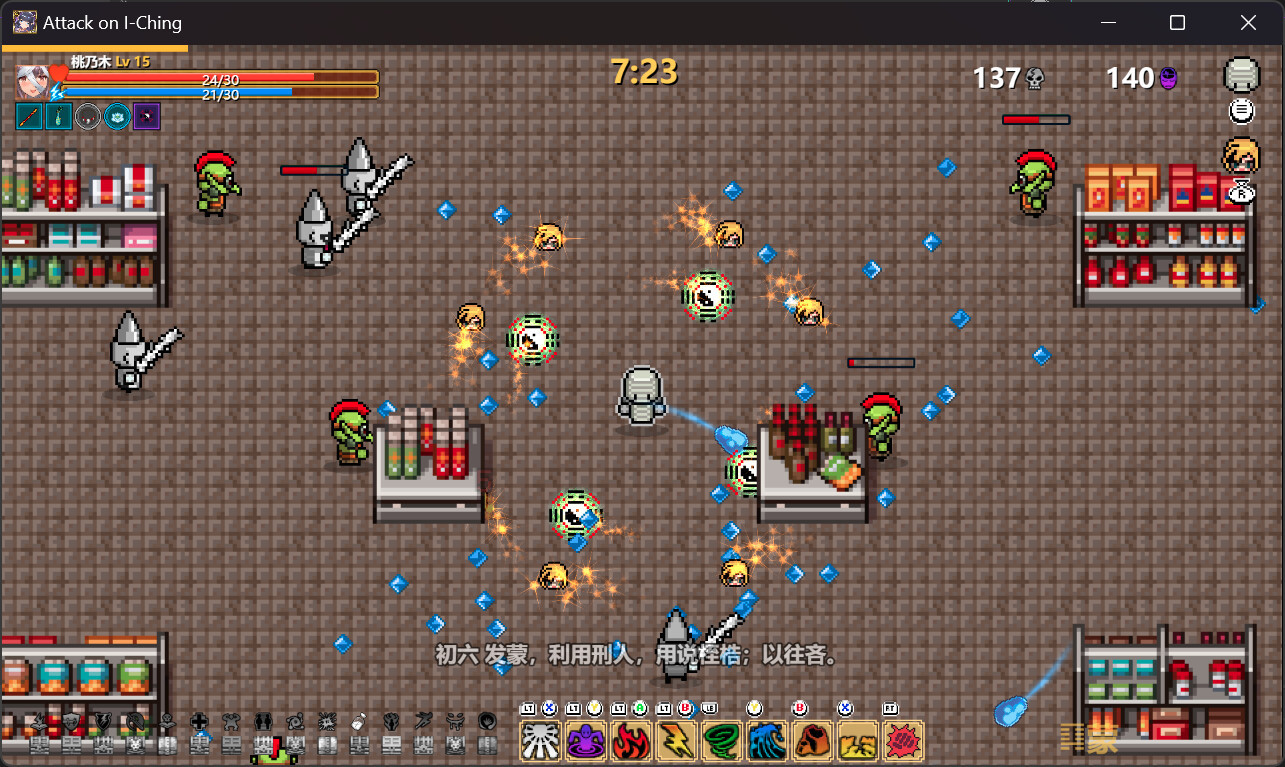
Task: Click the grey stone golem portrait icon
Action: (x=1242, y=75)
